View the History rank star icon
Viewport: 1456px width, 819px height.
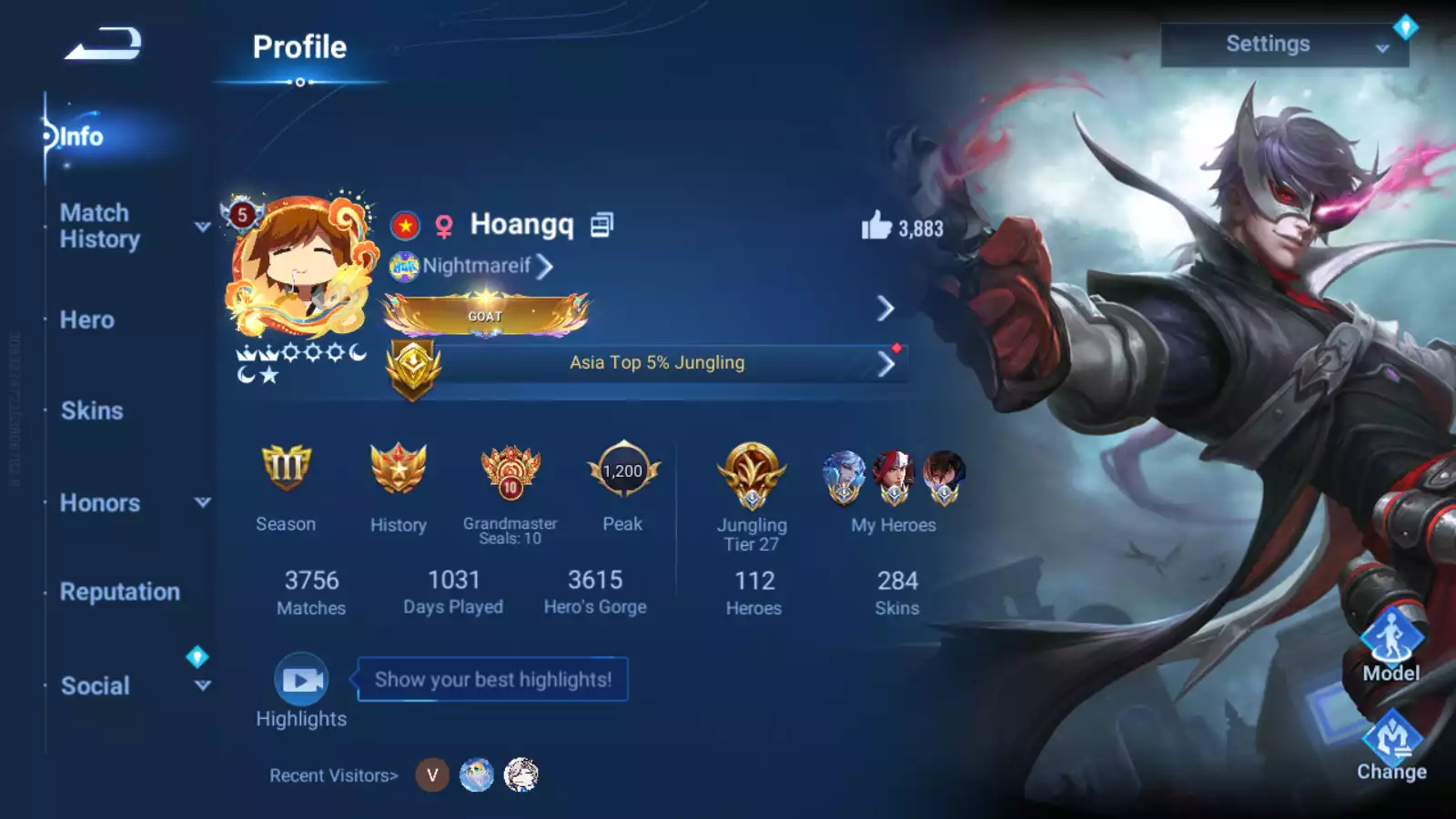coord(399,471)
